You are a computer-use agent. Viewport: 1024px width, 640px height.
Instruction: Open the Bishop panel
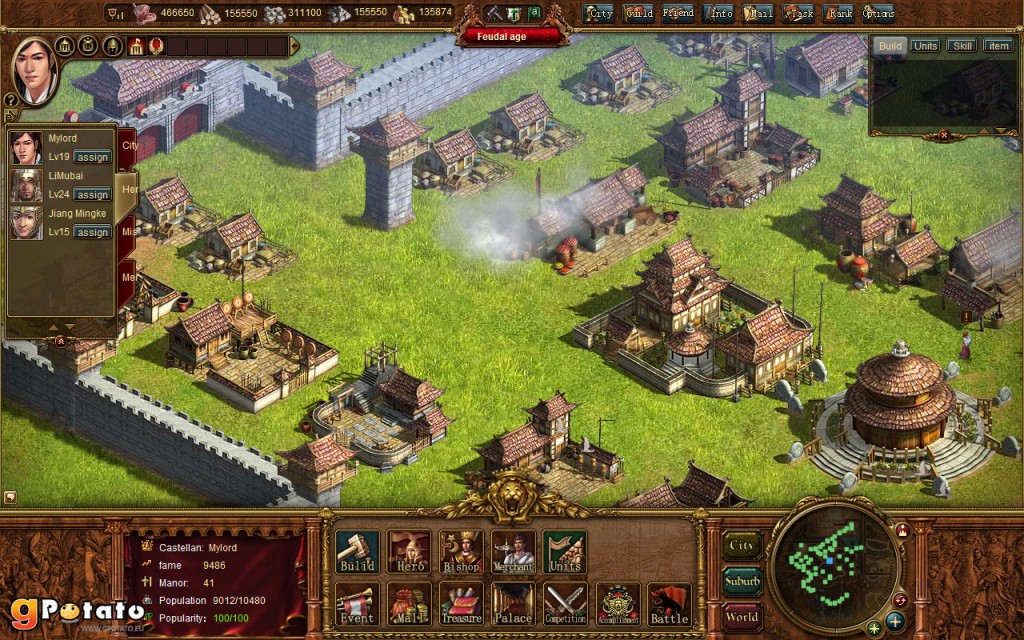pyautogui.click(x=461, y=552)
